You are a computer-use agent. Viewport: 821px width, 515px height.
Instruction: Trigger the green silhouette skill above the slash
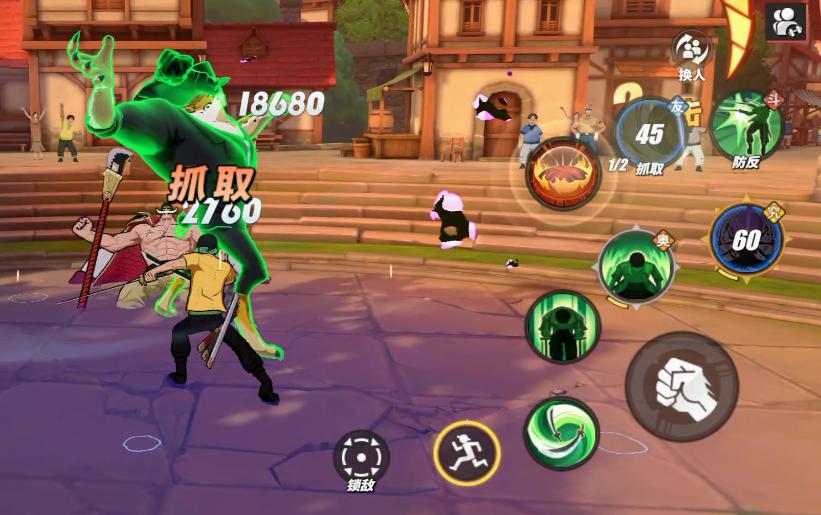(562, 326)
